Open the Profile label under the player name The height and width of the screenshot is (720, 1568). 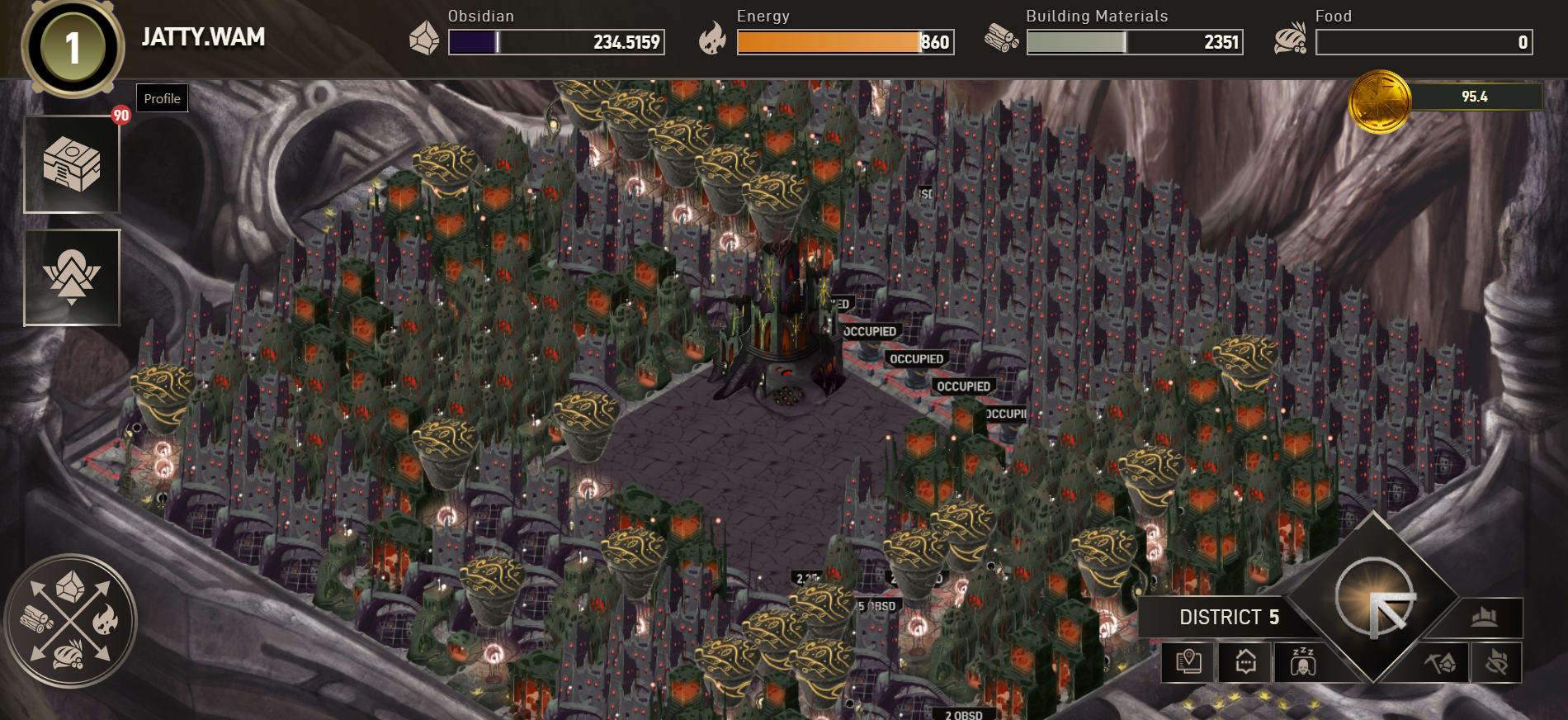[162, 97]
